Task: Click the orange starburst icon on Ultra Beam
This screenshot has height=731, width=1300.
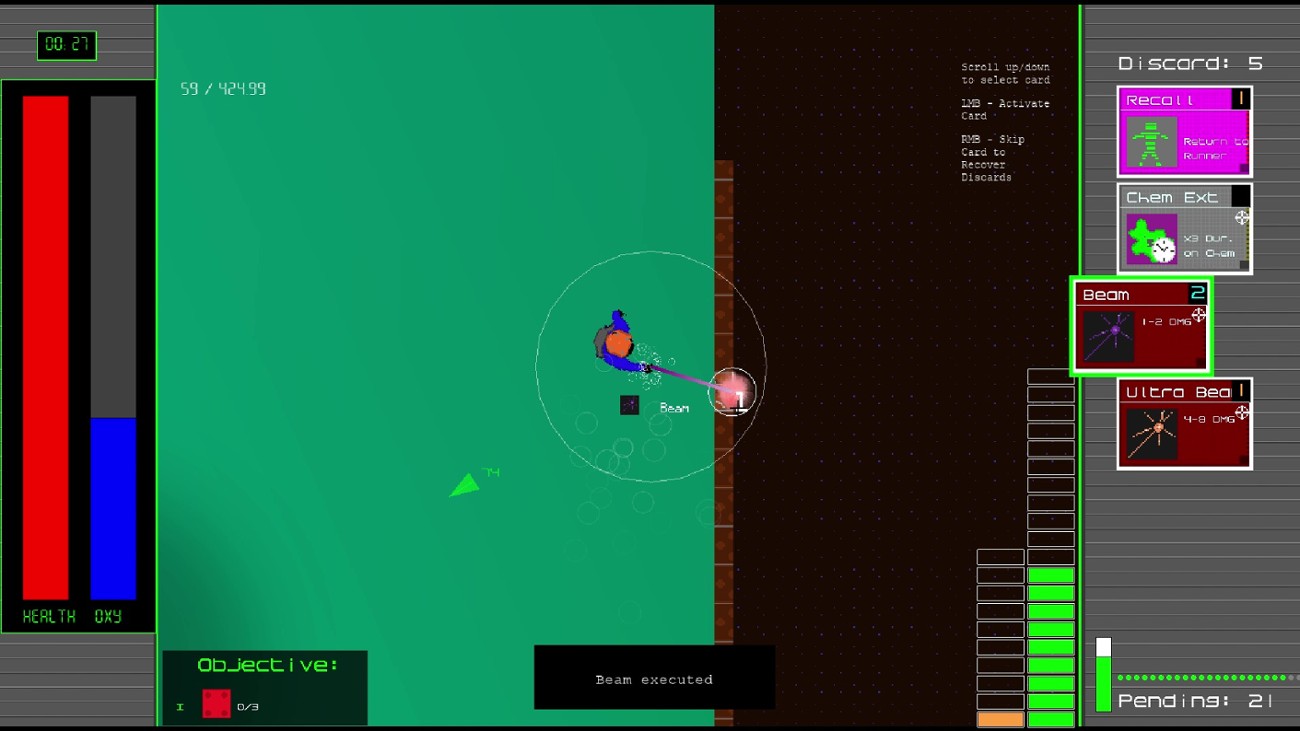Action: point(1159,425)
